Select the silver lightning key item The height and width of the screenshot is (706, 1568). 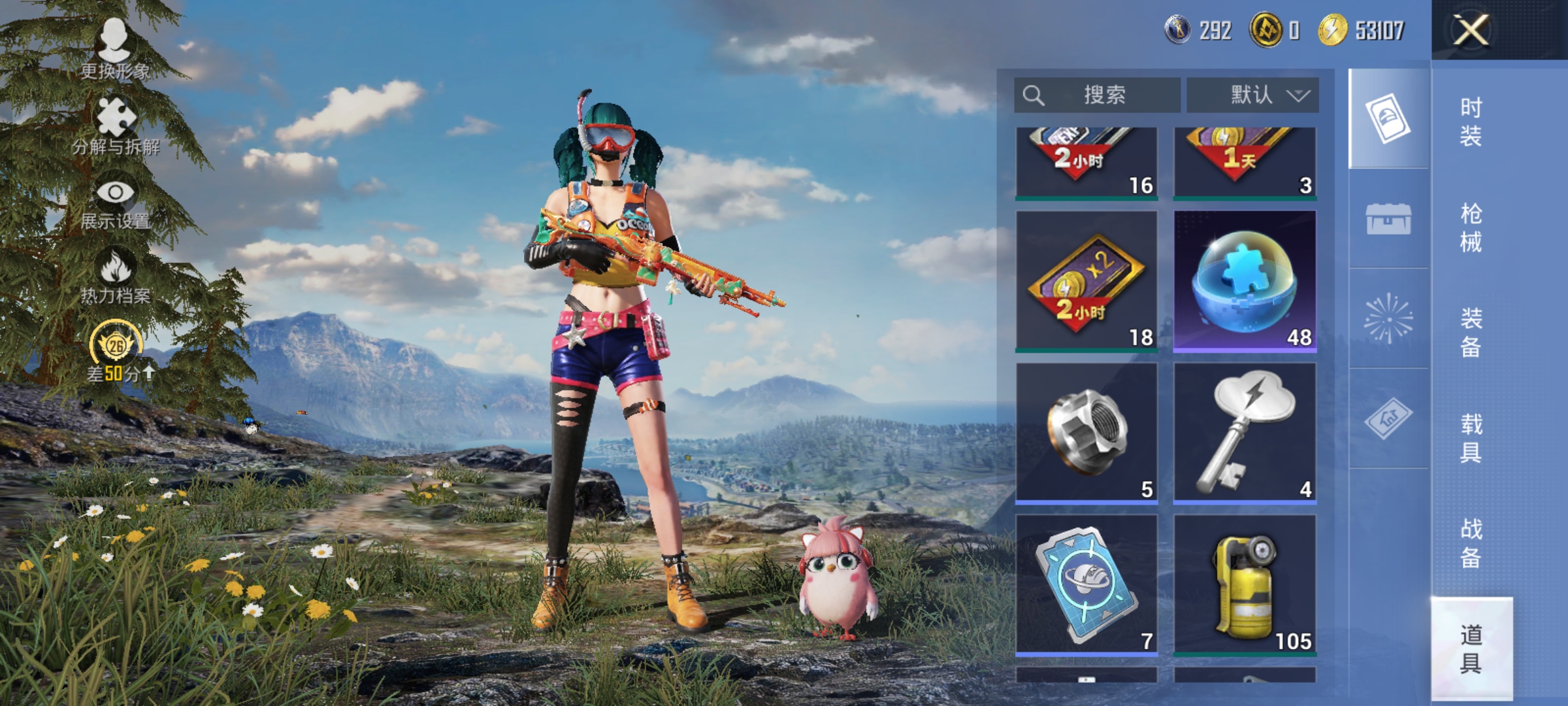1245,433
